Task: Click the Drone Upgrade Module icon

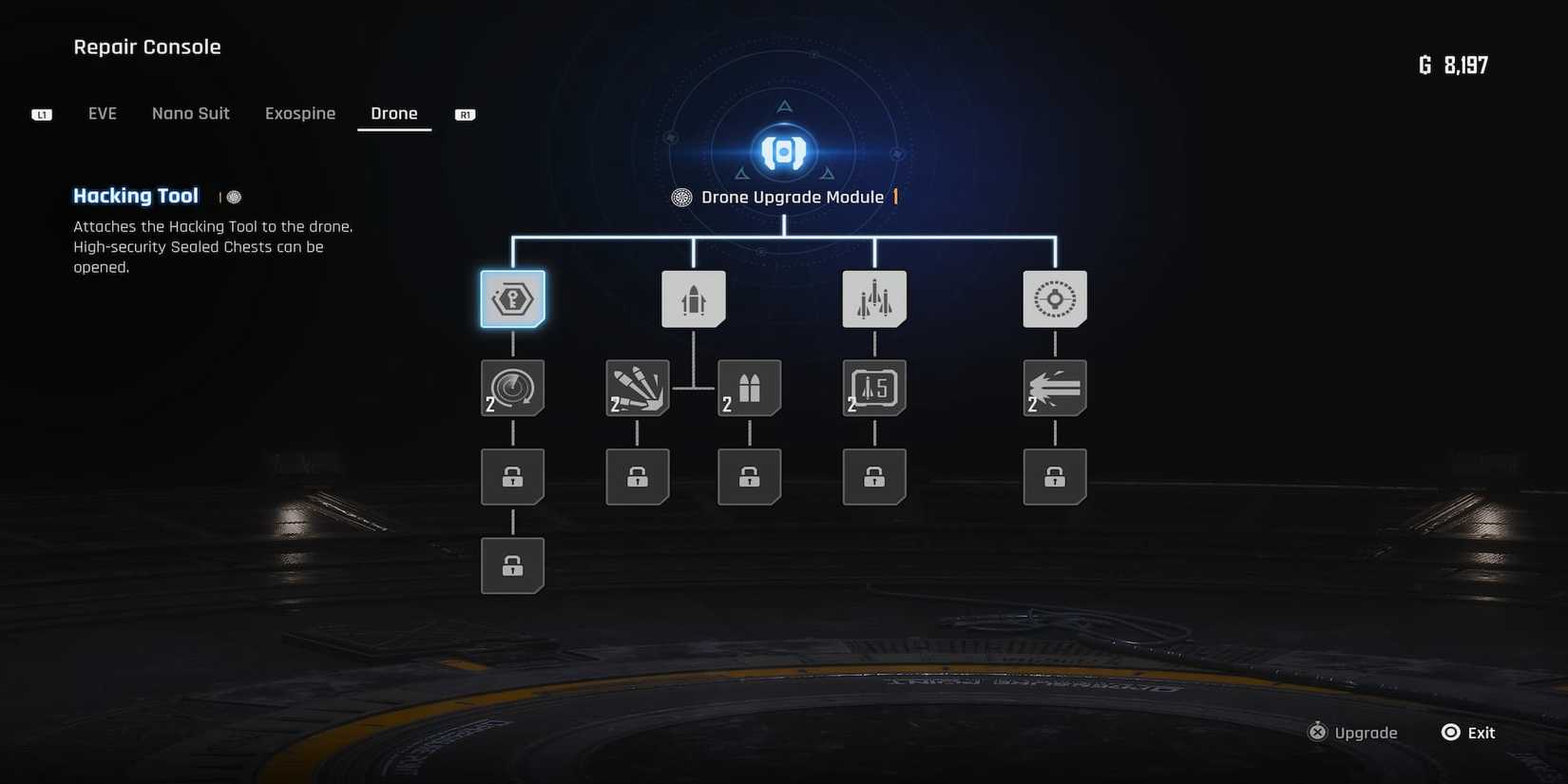Action: (x=782, y=150)
